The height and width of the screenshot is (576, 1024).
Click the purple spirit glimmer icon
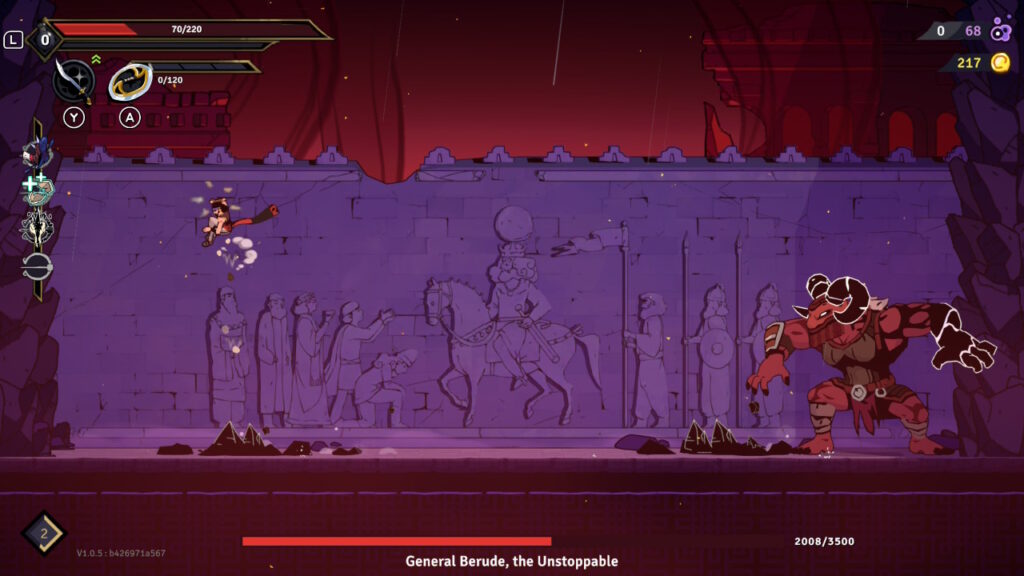pos(1001,31)
